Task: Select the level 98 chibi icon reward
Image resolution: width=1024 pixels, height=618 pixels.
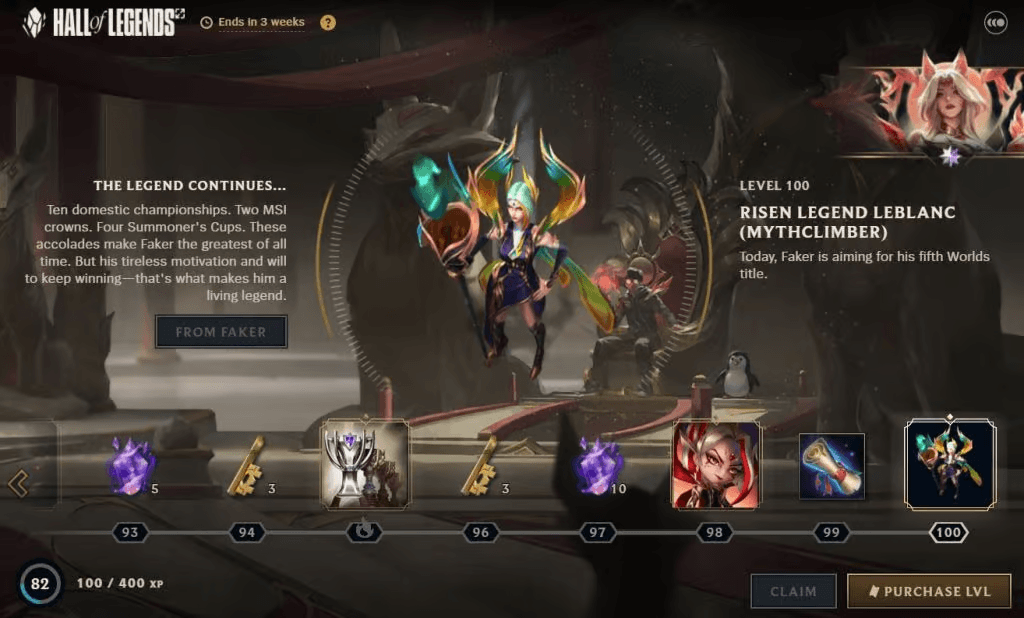Action: click(715, 465)
